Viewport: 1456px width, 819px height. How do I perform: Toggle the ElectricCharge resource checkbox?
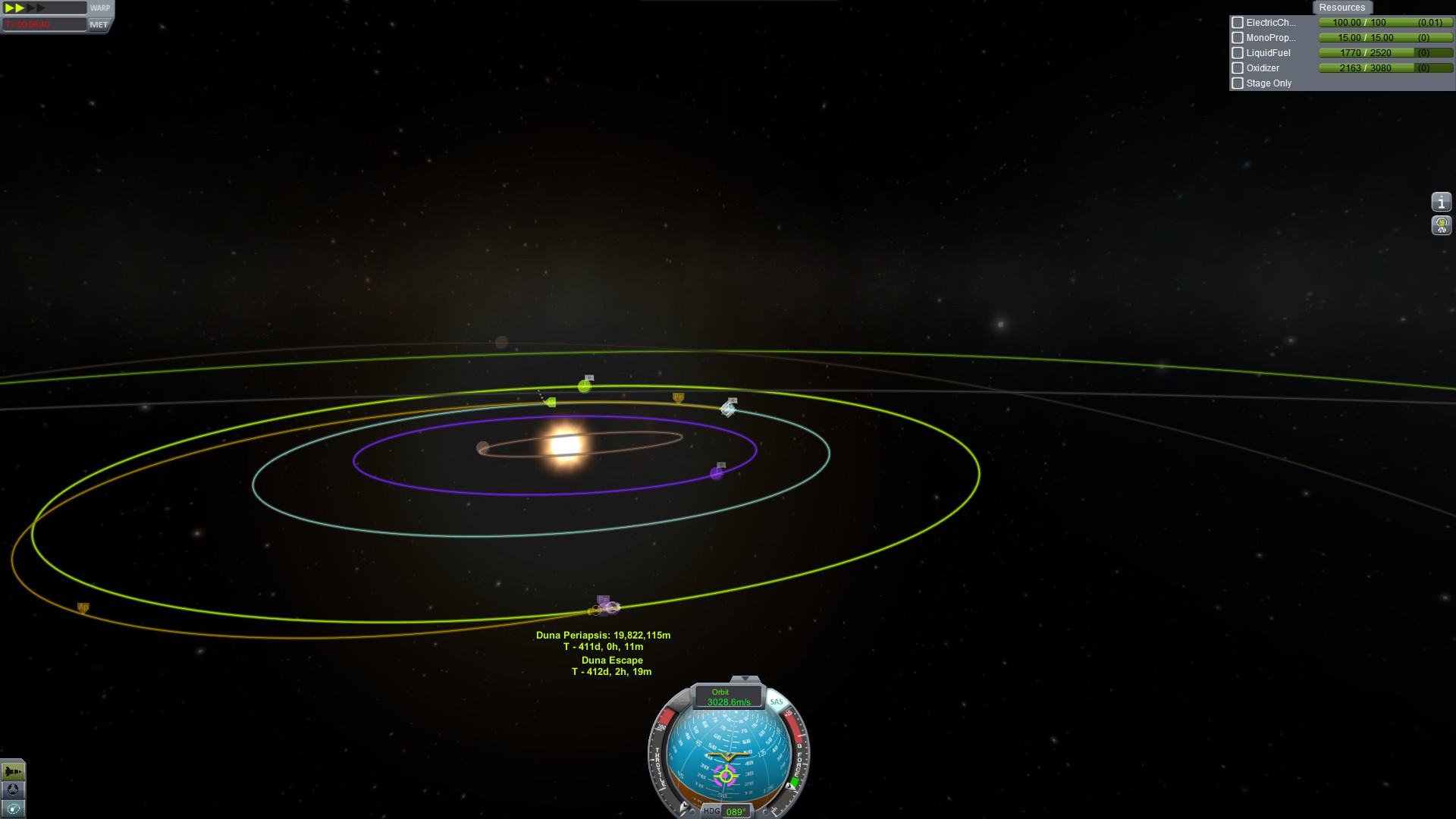click(1238, 23)
